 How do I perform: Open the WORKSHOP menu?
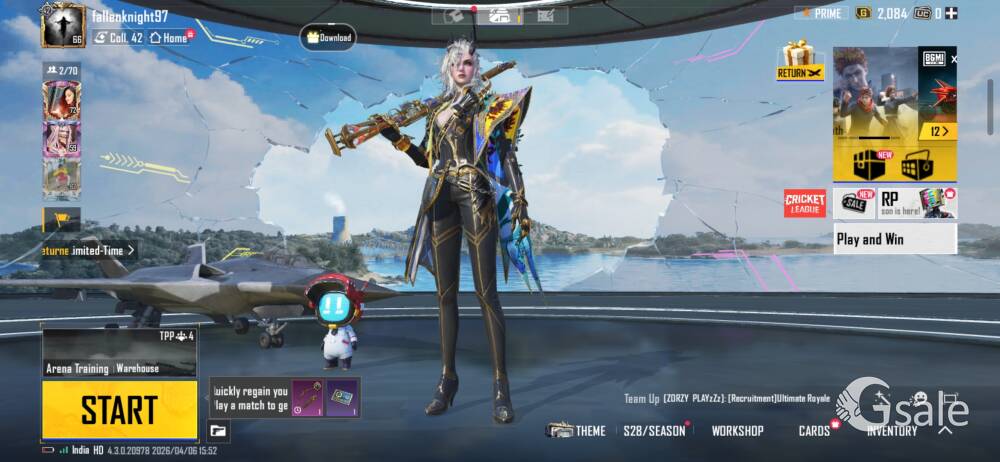pos(737,431)
